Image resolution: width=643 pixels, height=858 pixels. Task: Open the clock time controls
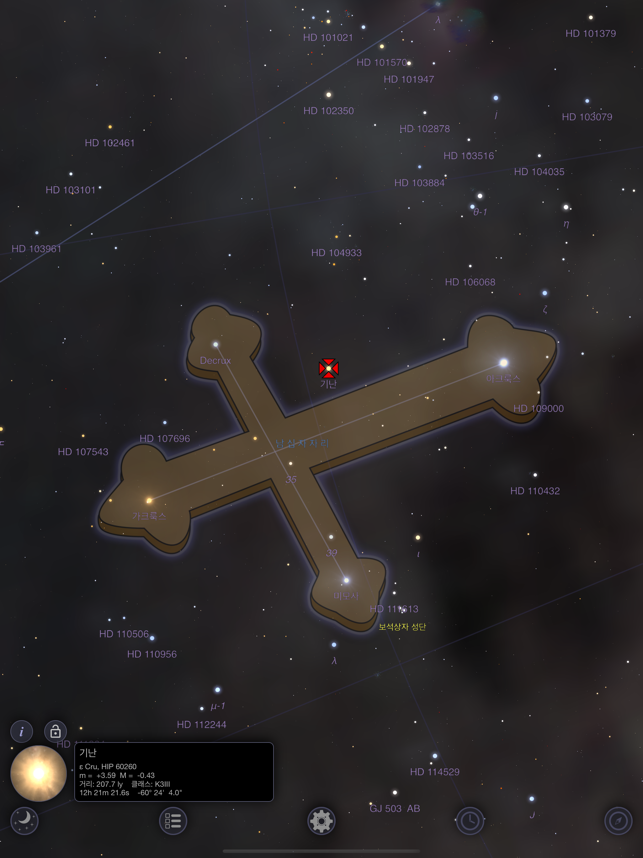[469, 821]
